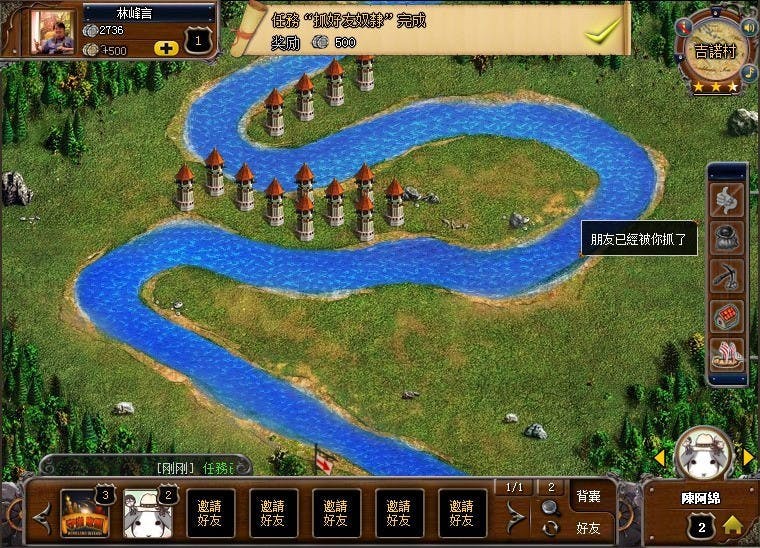Switch to the 背囊 backpack tab
Image resolution: width=760 pixels, height=548 pixels.
(x=587, y=496)
